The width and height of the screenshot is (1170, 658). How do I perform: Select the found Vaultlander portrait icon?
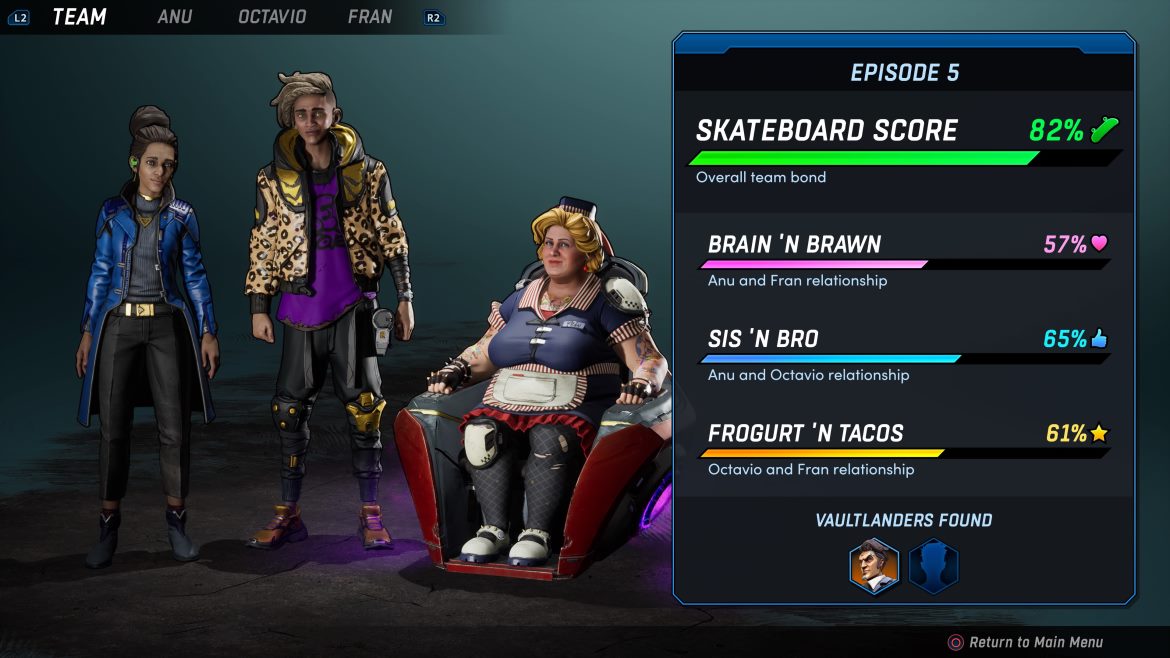click(874, 566)
